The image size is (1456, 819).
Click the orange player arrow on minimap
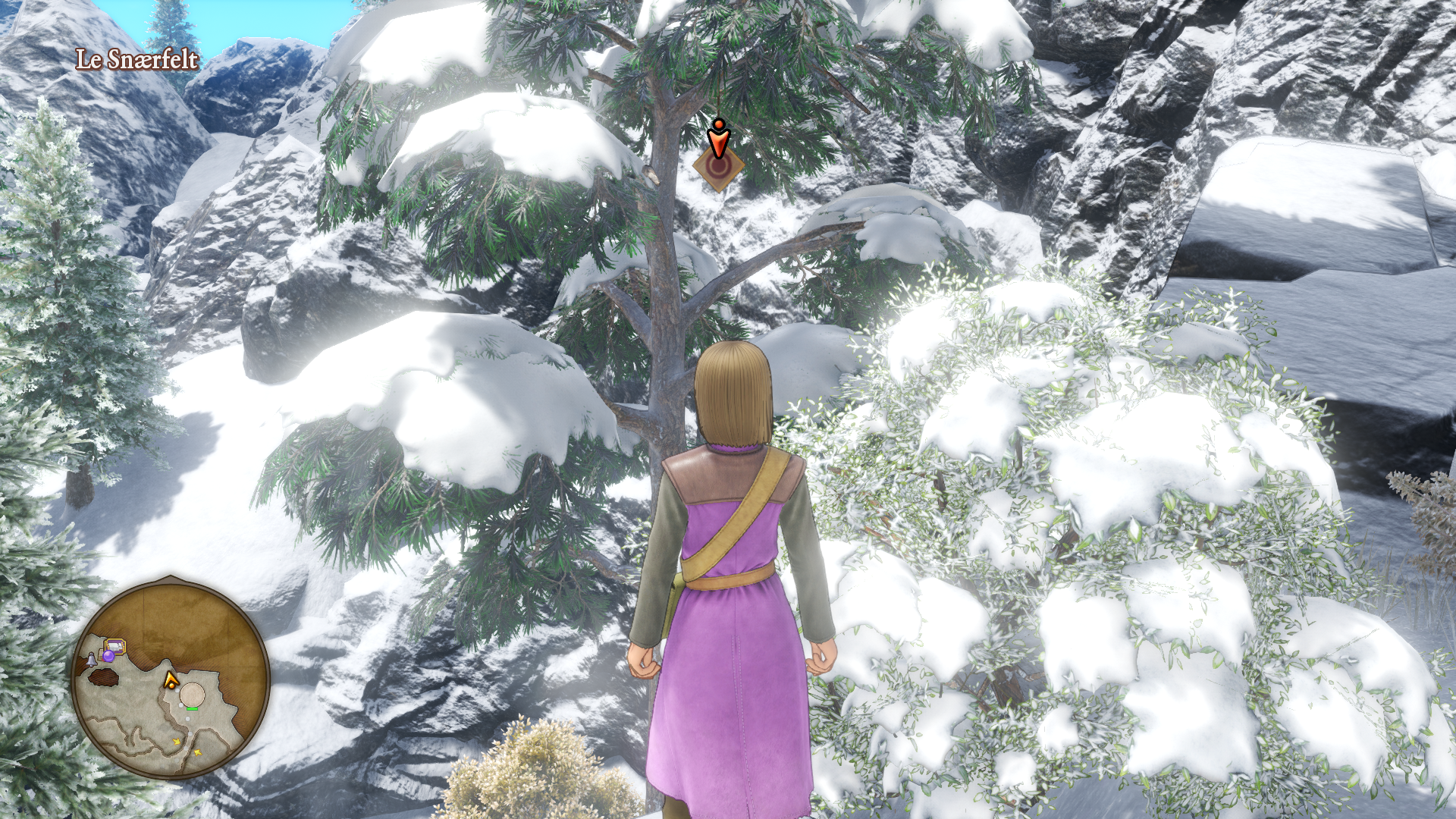[x=171, y=679]
